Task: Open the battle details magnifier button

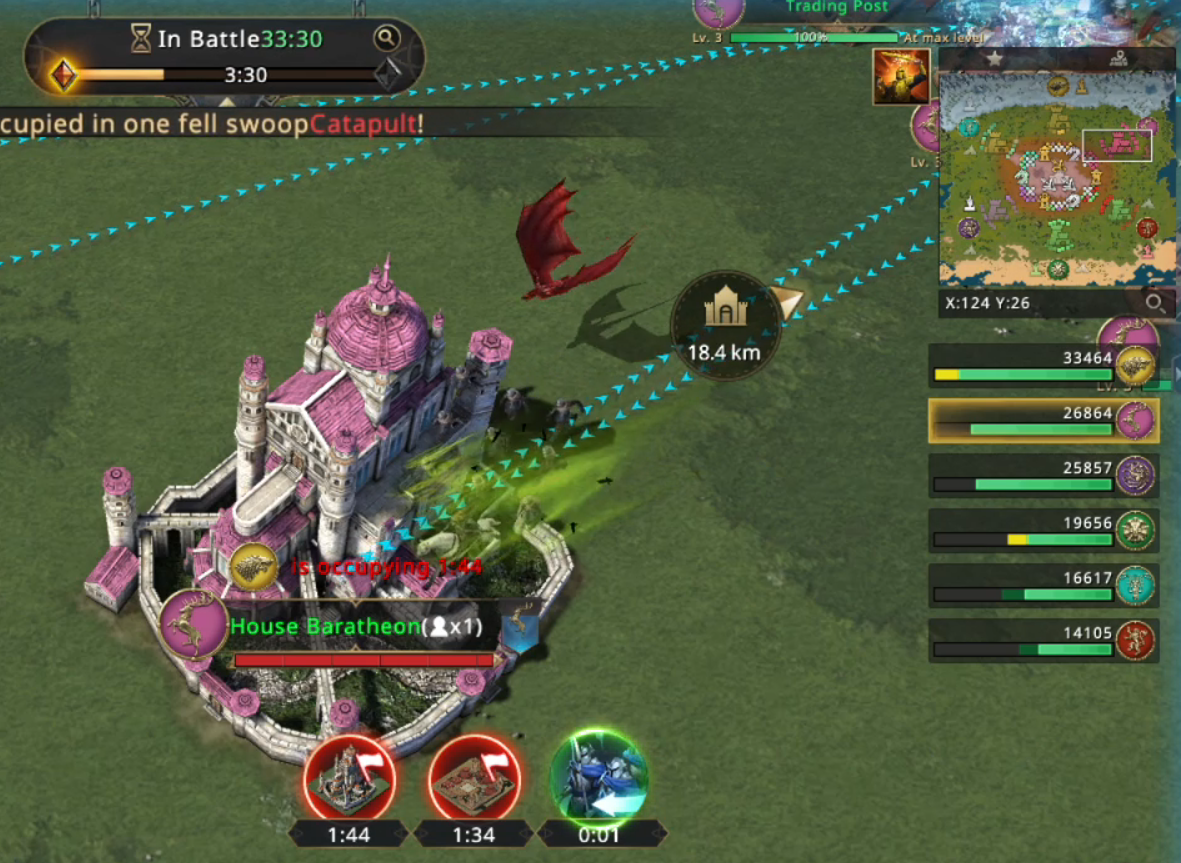Action: [x=386, y=39]
